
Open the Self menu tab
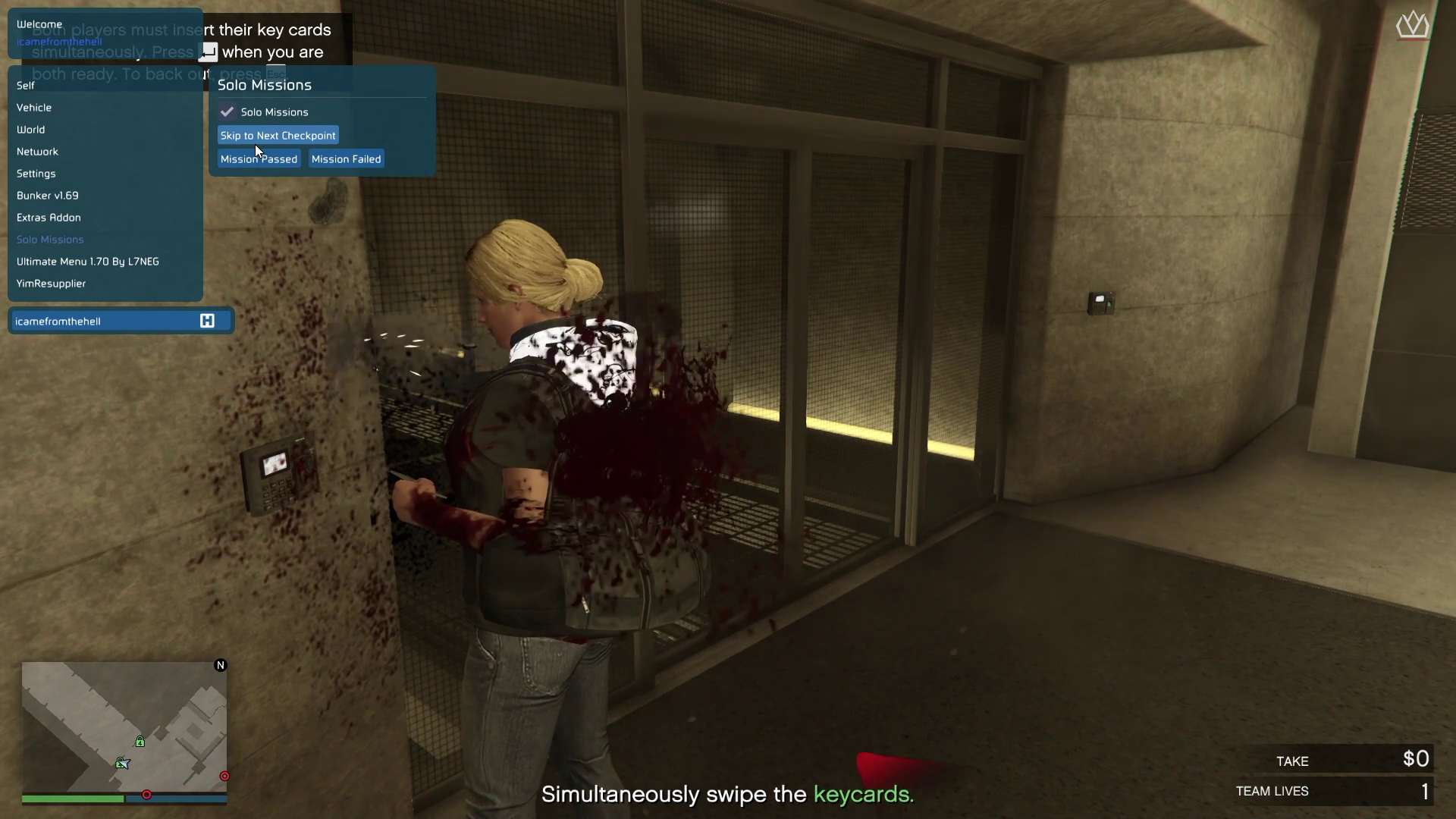click(x=26, y=86)
